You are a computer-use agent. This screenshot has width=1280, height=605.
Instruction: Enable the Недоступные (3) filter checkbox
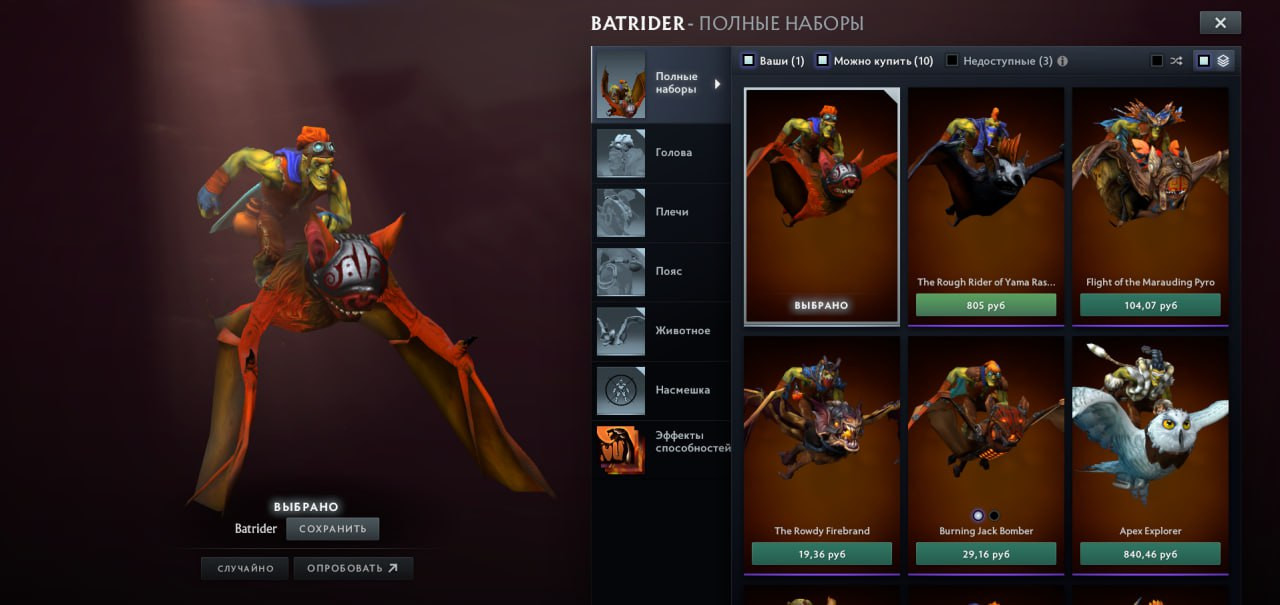952,61
